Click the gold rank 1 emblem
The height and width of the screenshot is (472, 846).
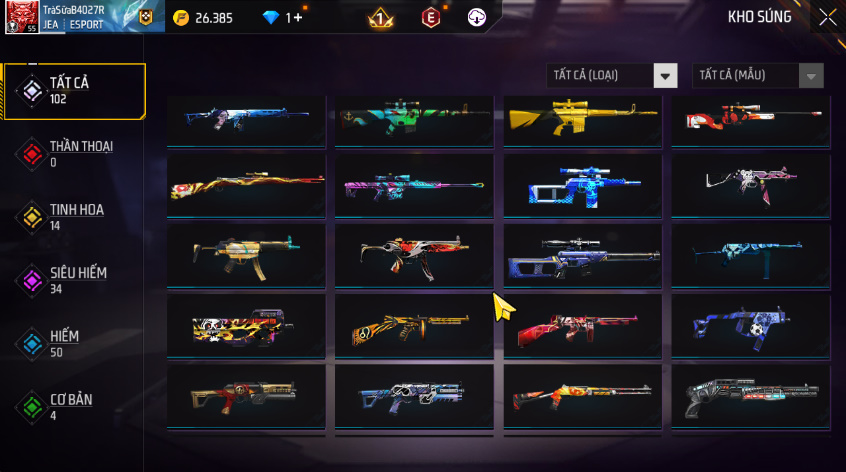[x=381, y=17]
